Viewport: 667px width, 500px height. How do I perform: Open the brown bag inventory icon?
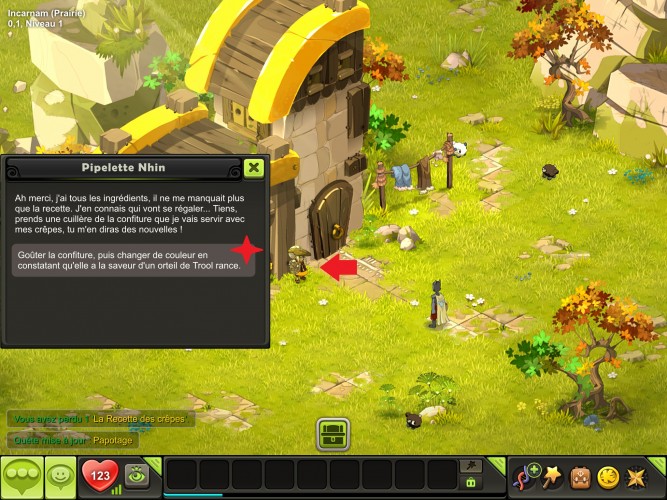tap(580, 476)
